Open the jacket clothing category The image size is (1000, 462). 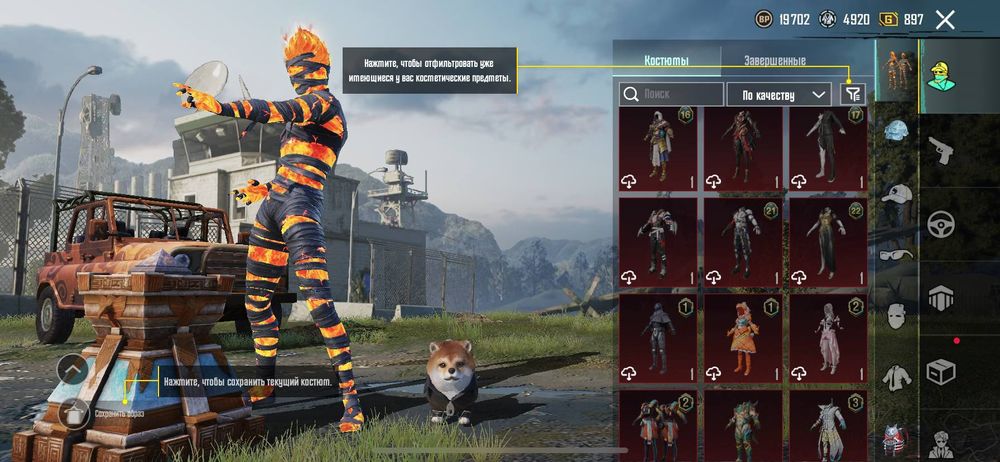tap(895, 376)
